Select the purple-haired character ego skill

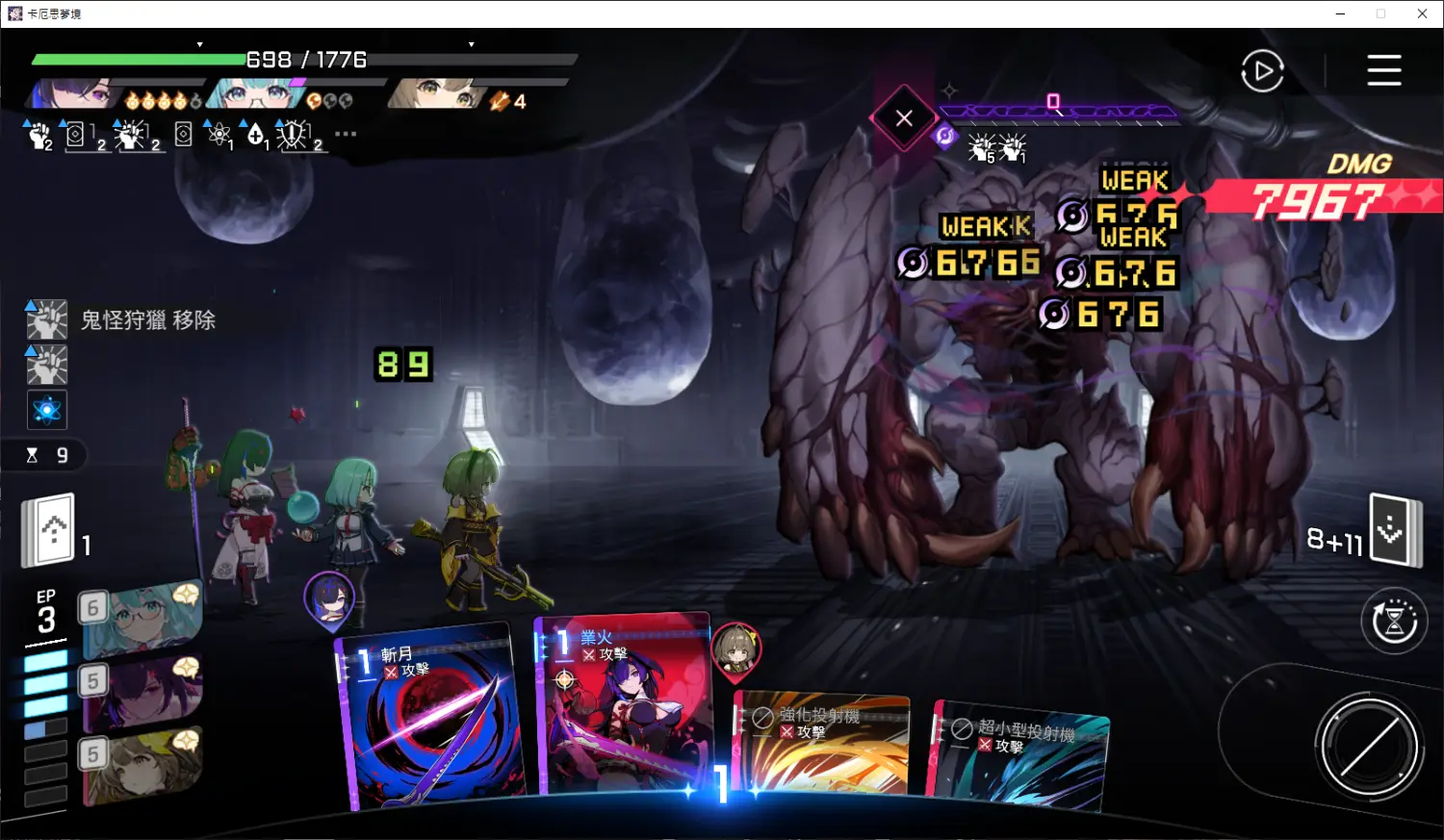142,687
